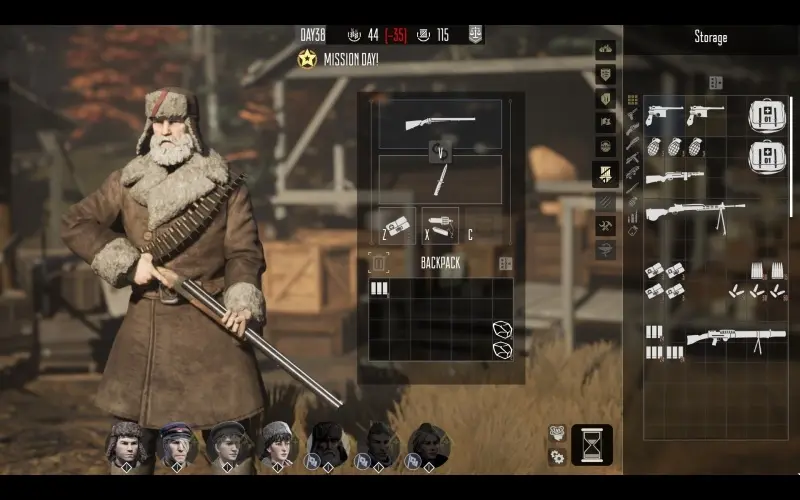Select the first grenade in storage

click(x=657, y=146)
